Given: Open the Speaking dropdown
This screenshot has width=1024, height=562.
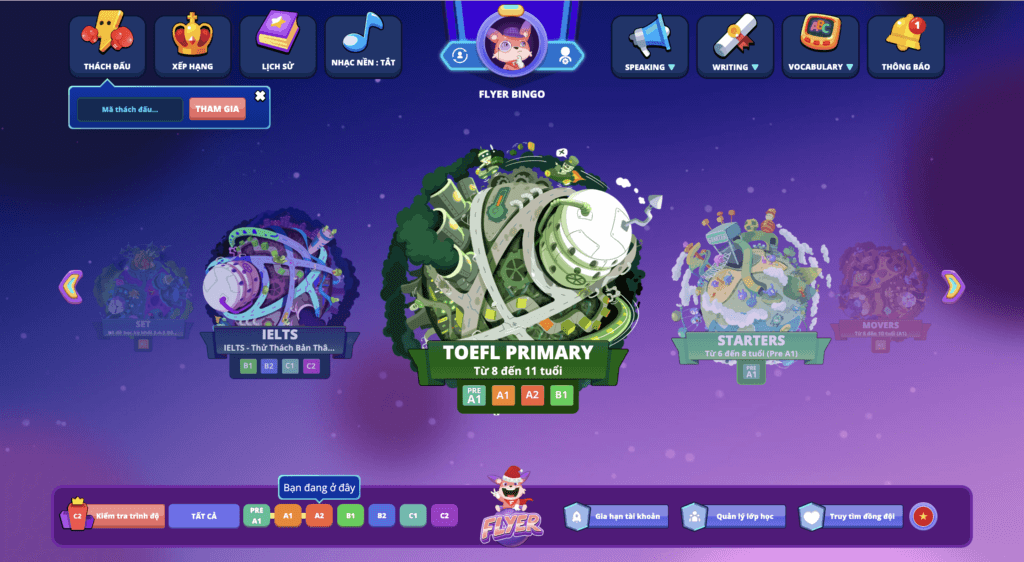Looking at the screenshot, I should coord(650,45).
